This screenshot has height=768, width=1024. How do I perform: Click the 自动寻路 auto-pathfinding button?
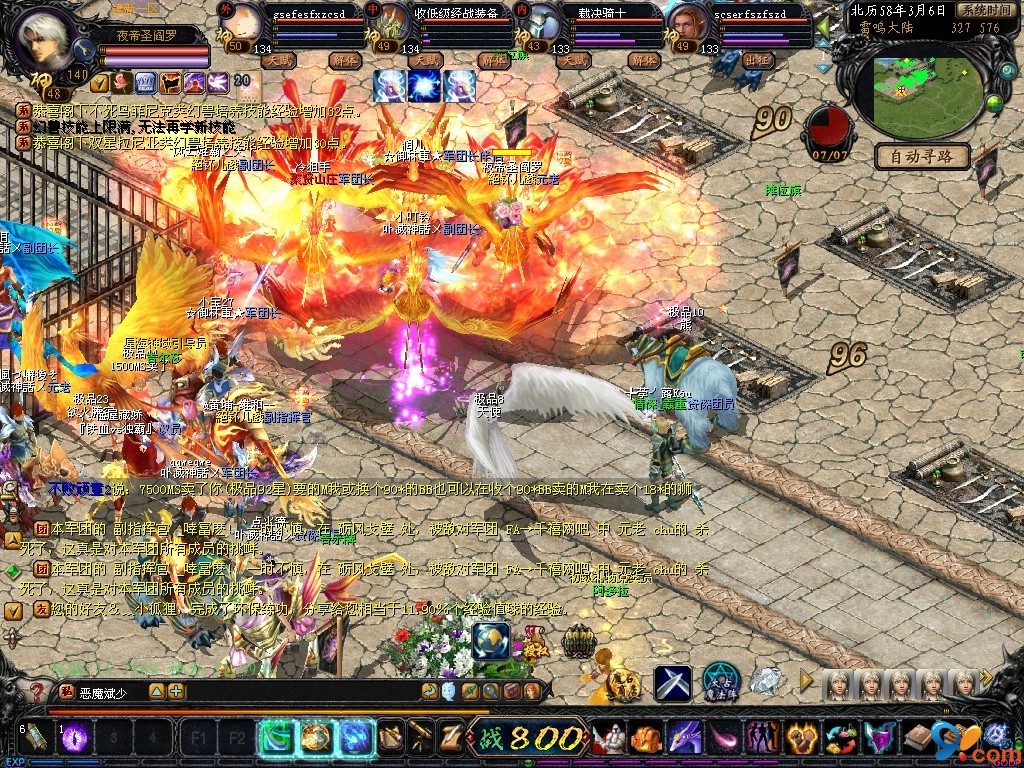click(922, 156)
